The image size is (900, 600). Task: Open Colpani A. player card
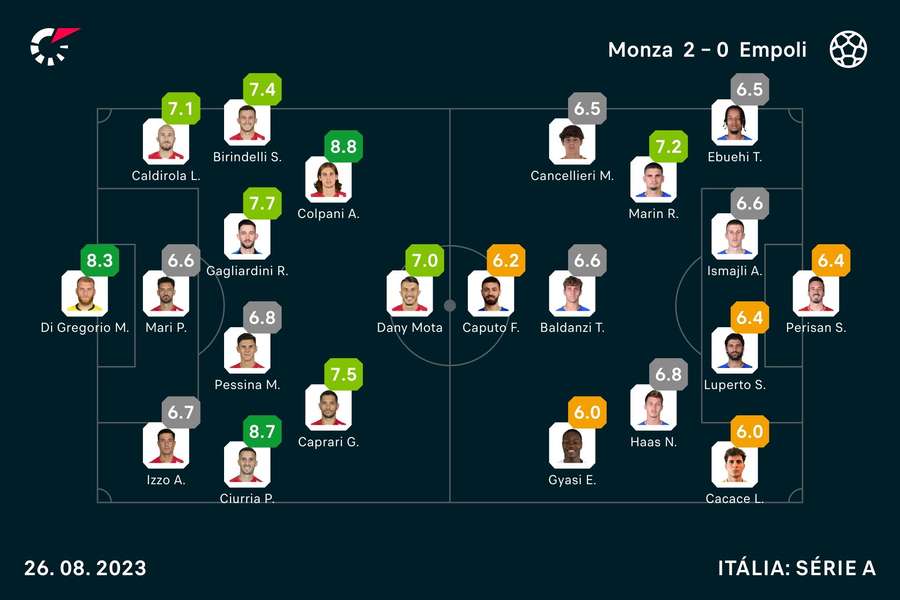[x=328, y=180]
